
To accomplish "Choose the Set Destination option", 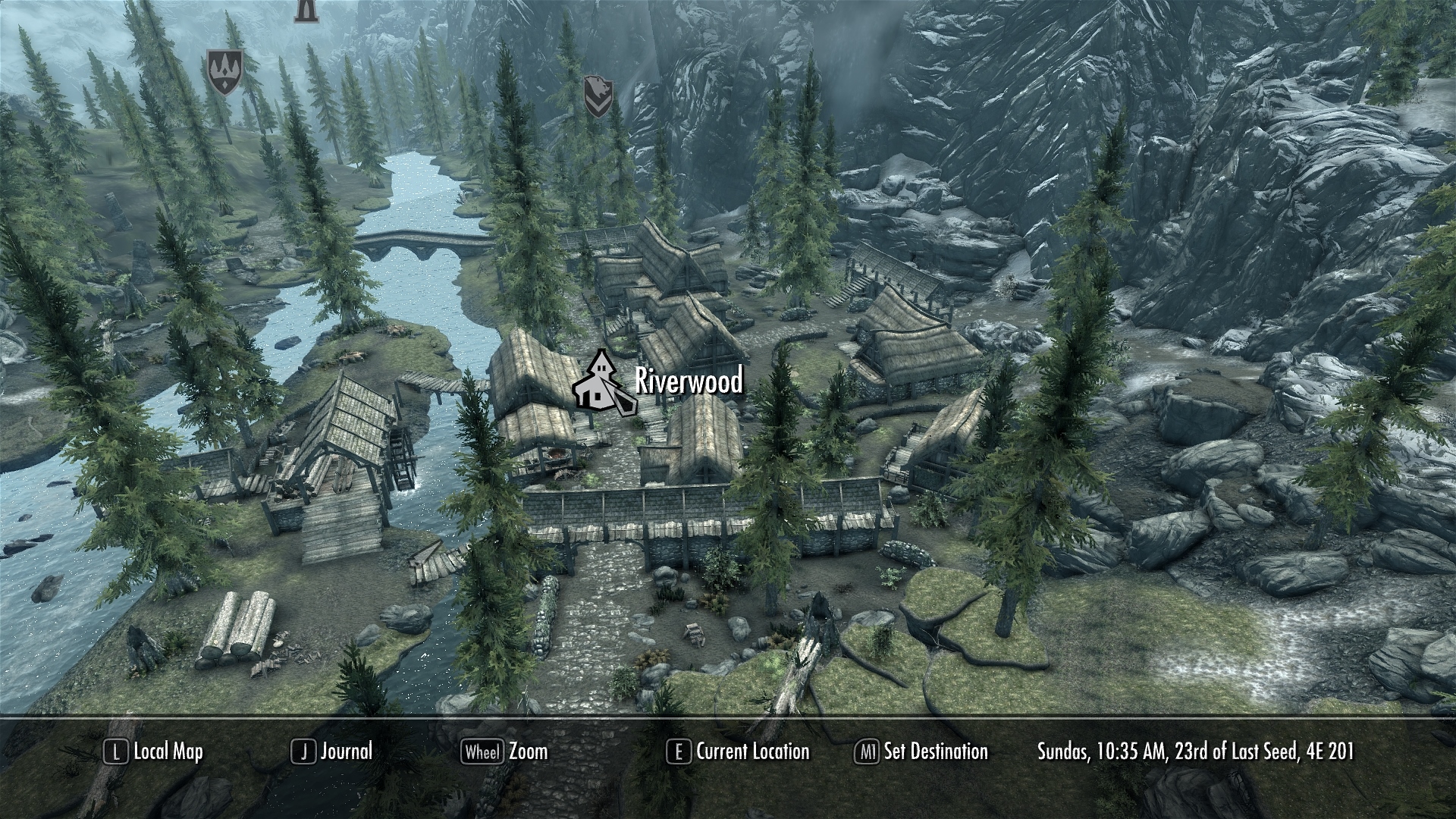I will pyautogui.click(x=921, y=752).
